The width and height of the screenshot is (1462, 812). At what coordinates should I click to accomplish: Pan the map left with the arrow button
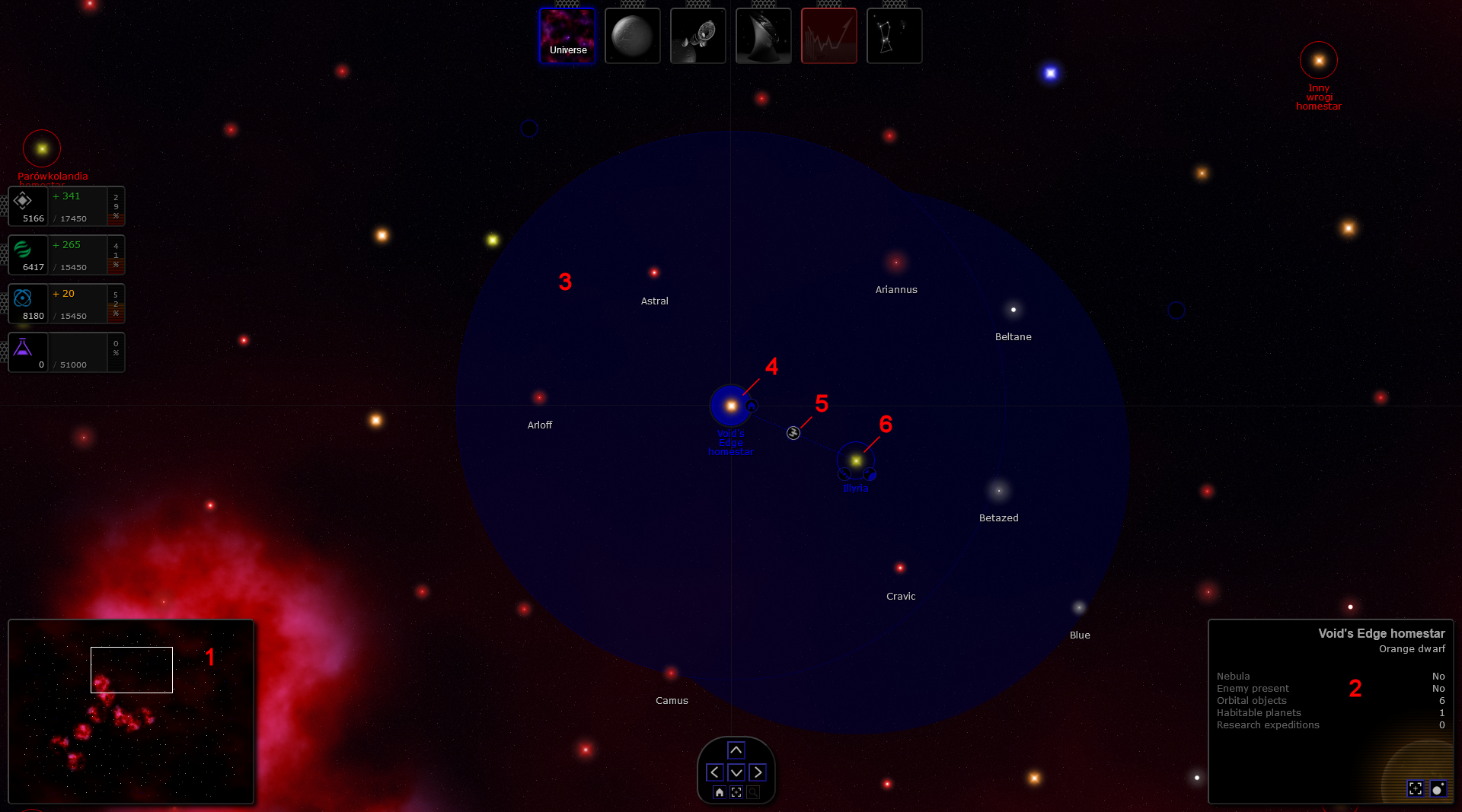(714, 772)
